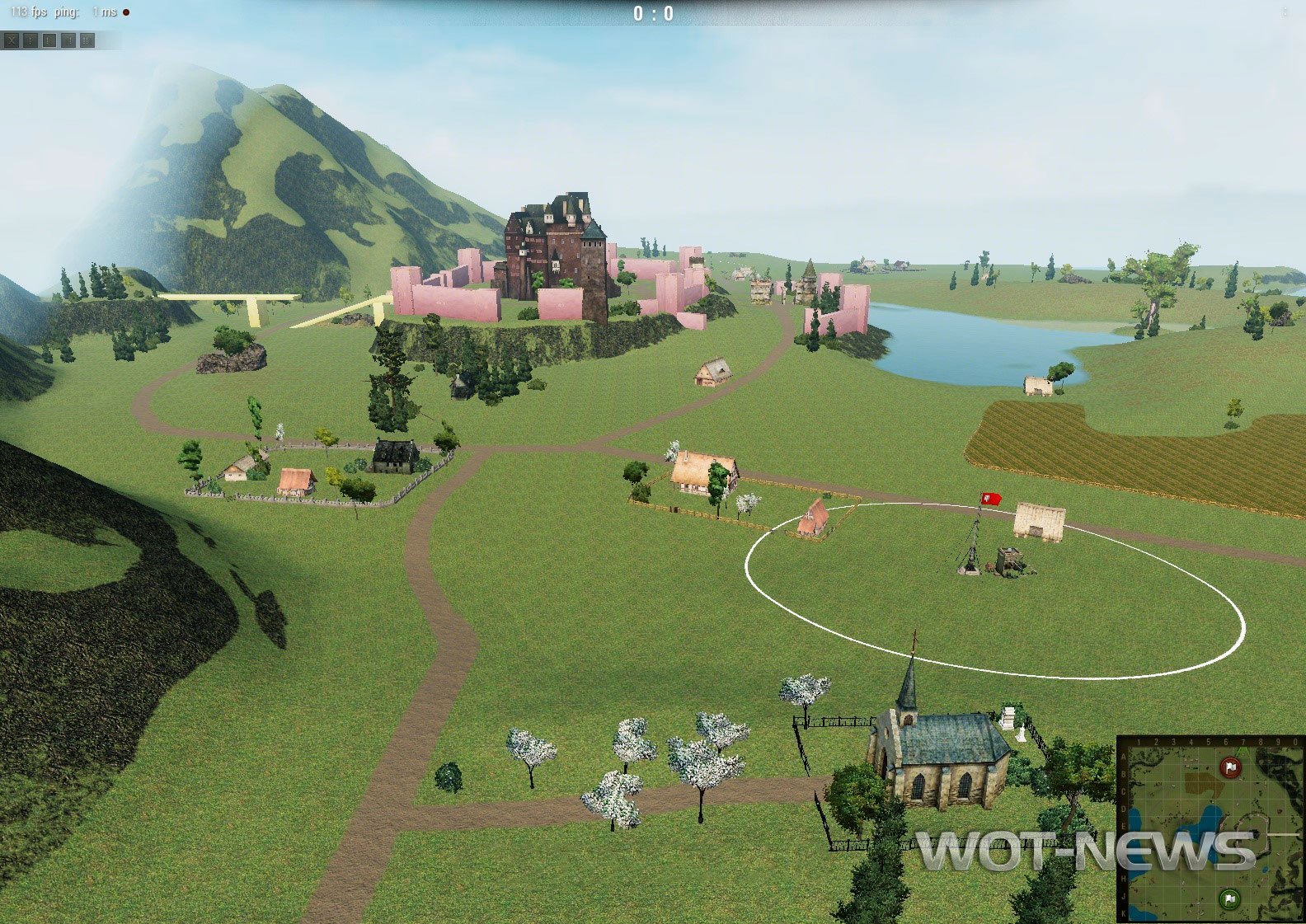Select the green allied base flag on minimap
This screenshot has height=924, width=1306.
tap(1229, 898)
